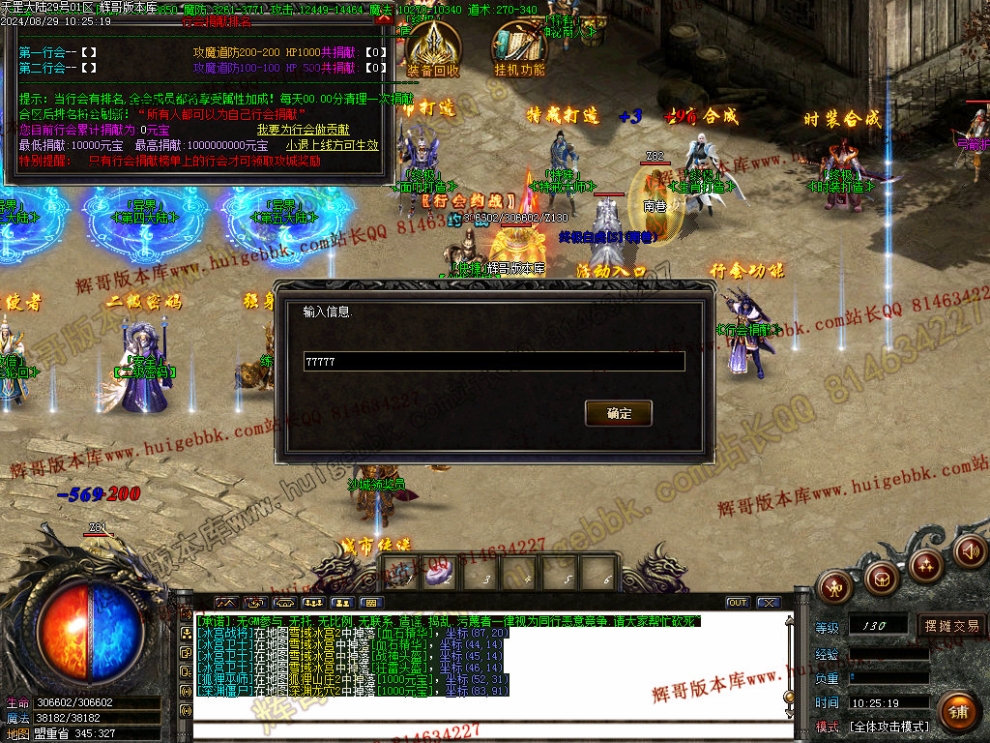Open the 摆摊交易 stall trade button
Viewport: 990px width, 743px height.
tap(951, 626)
